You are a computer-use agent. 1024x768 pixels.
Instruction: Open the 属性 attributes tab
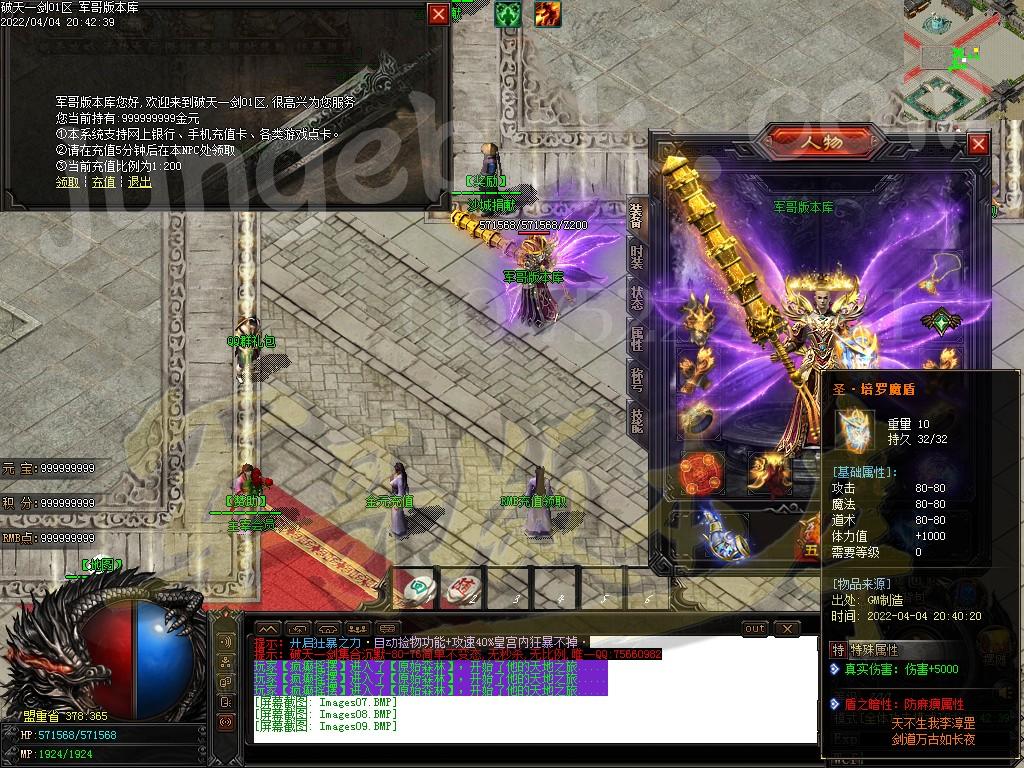click(x=636, y=338)
